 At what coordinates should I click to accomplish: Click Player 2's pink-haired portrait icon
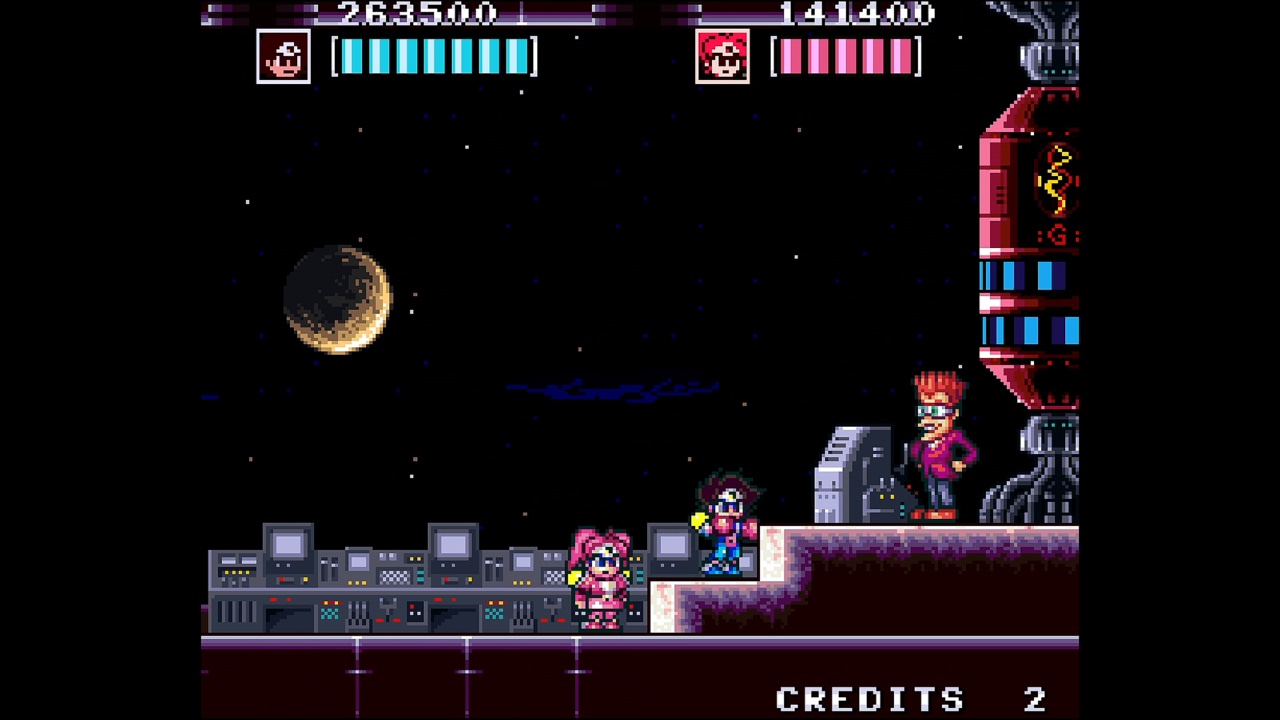point(723,57)
